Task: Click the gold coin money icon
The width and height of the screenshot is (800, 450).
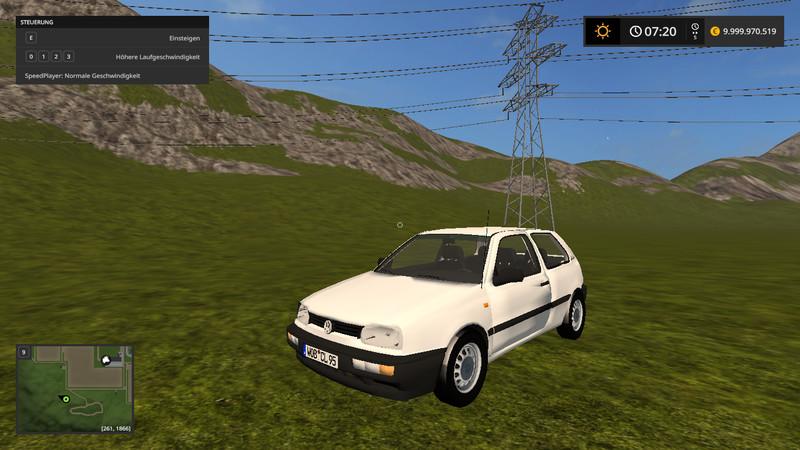Action: coord(715,31)
